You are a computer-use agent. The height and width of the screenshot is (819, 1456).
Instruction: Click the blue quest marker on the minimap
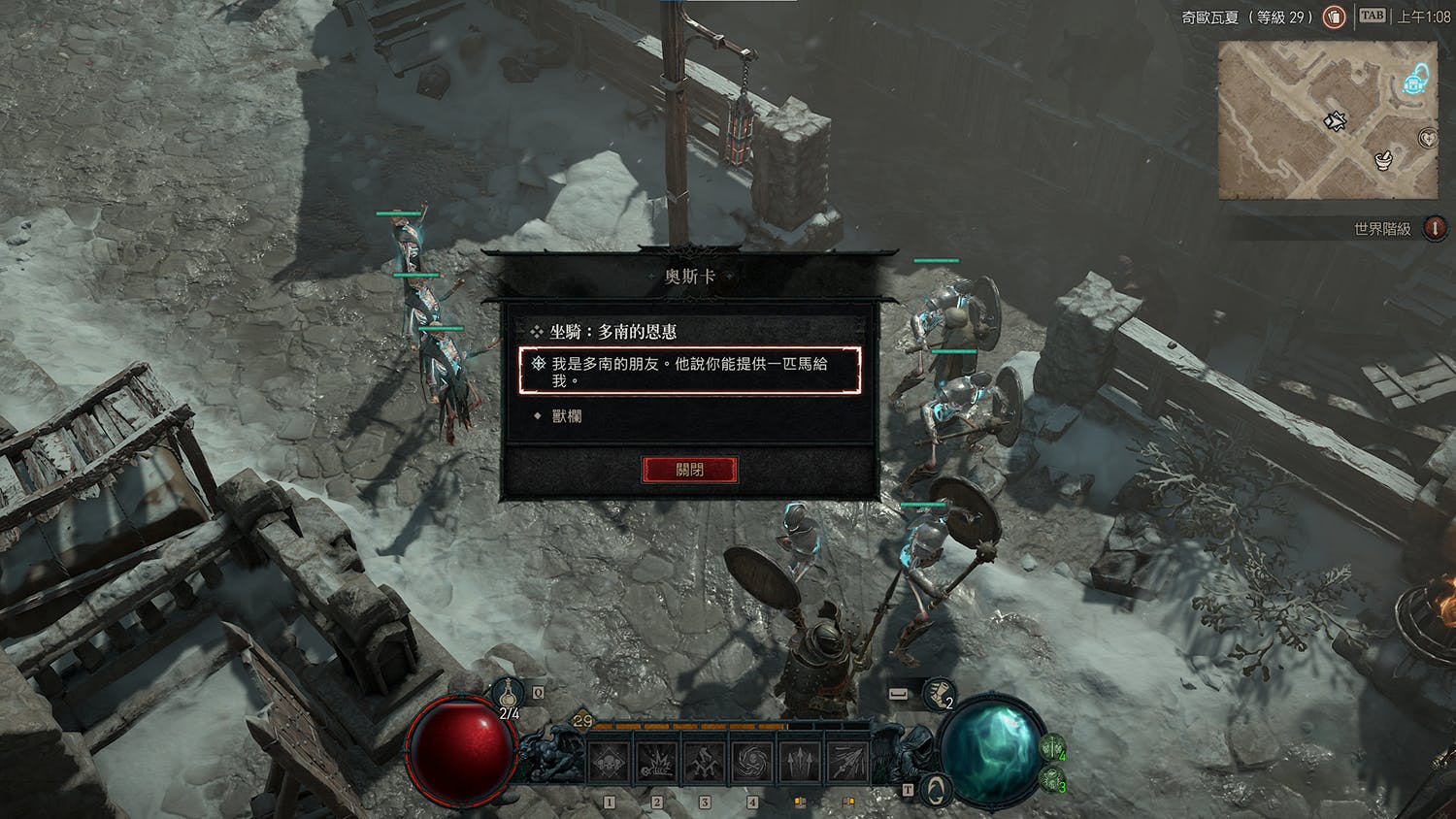pos(1415,81)
